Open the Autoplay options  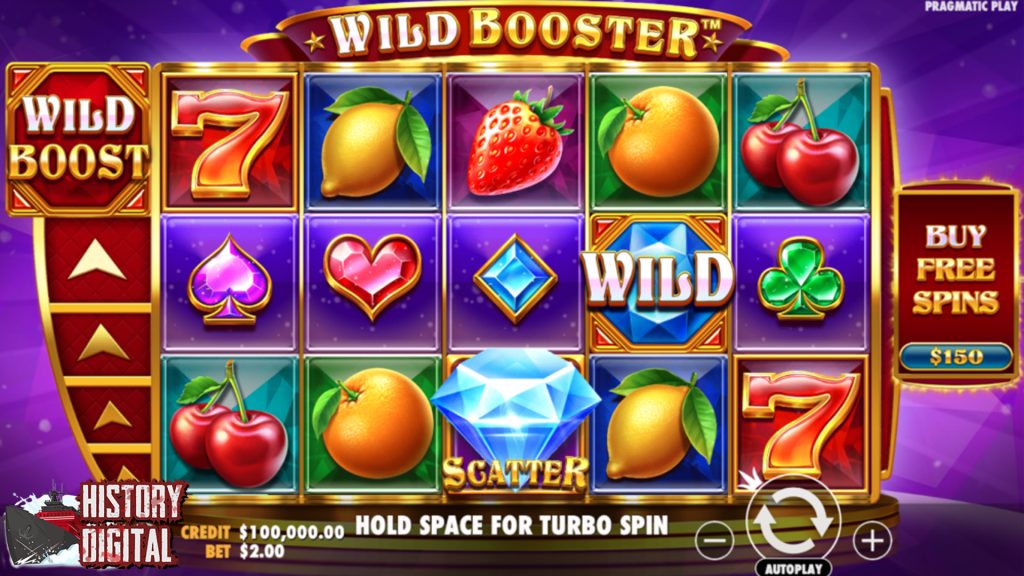[x=793, y=568]
